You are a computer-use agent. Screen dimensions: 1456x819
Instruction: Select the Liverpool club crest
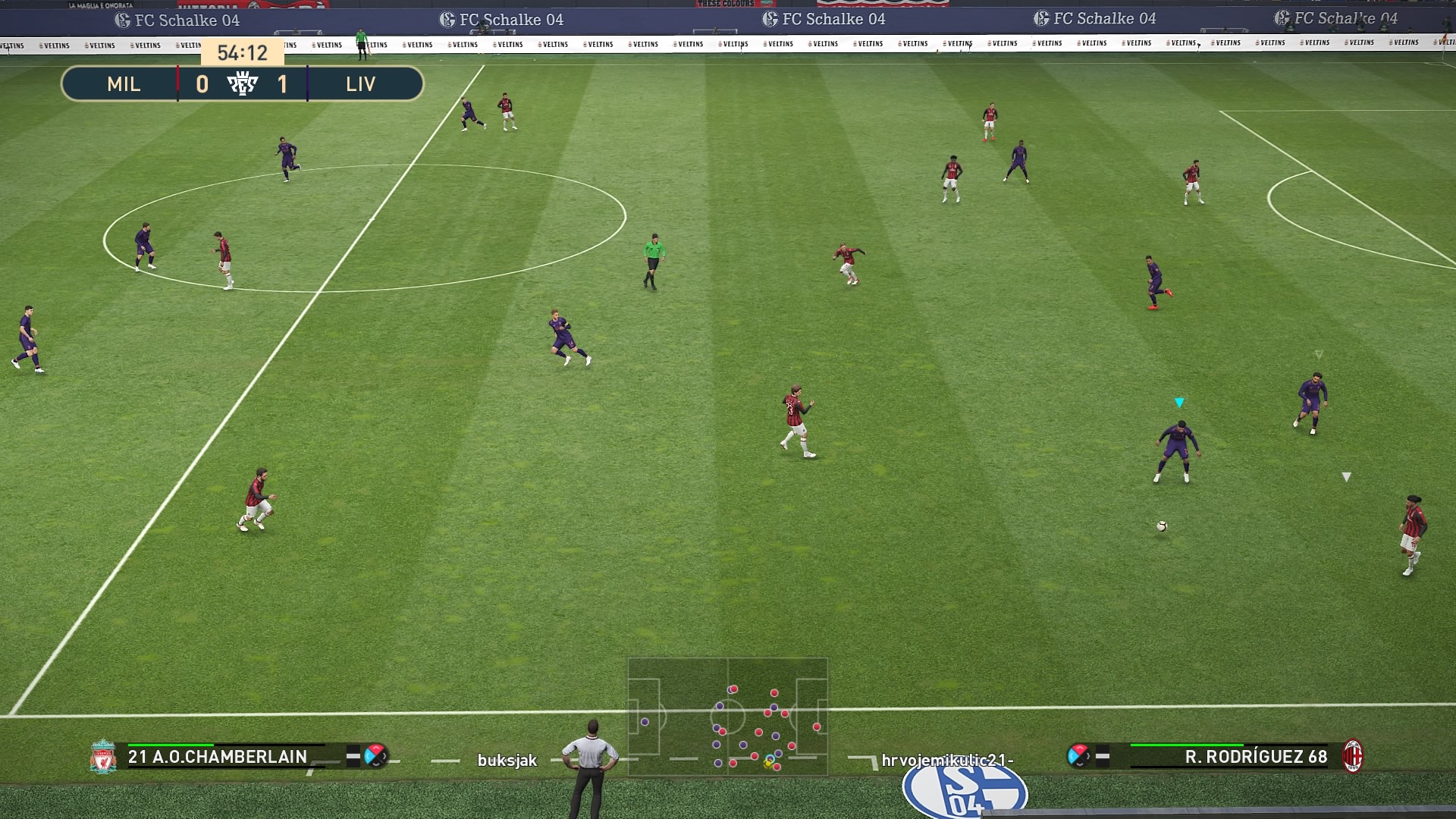[x=102, y=756]
